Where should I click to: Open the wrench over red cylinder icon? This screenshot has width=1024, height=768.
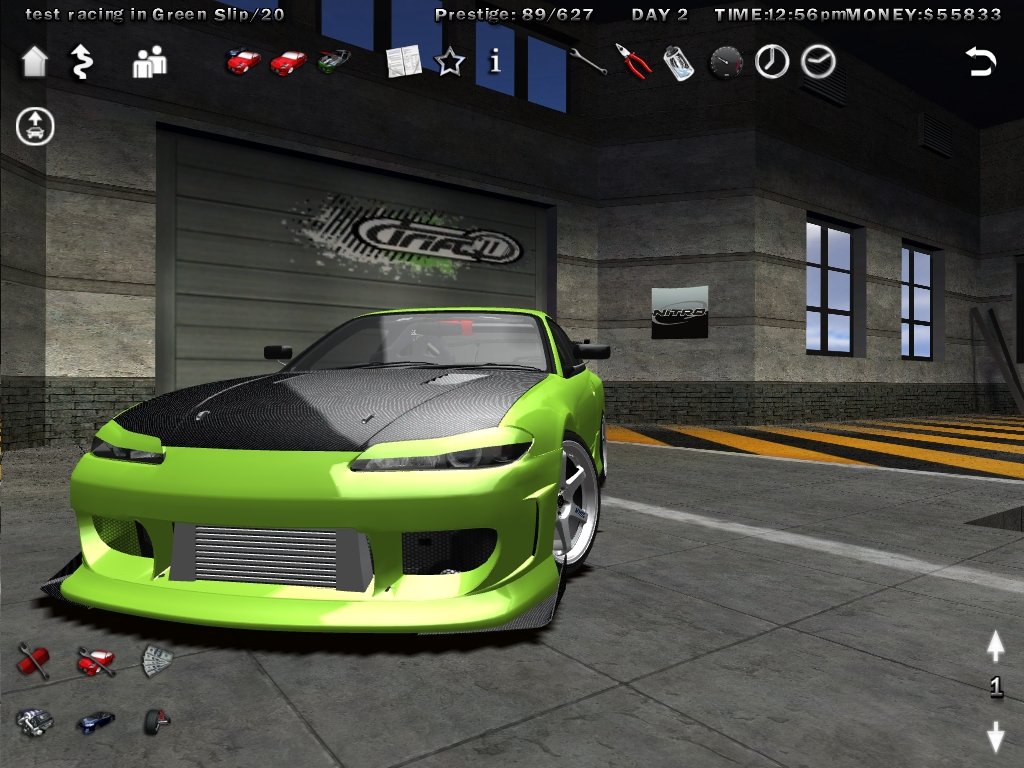point(33,661)
